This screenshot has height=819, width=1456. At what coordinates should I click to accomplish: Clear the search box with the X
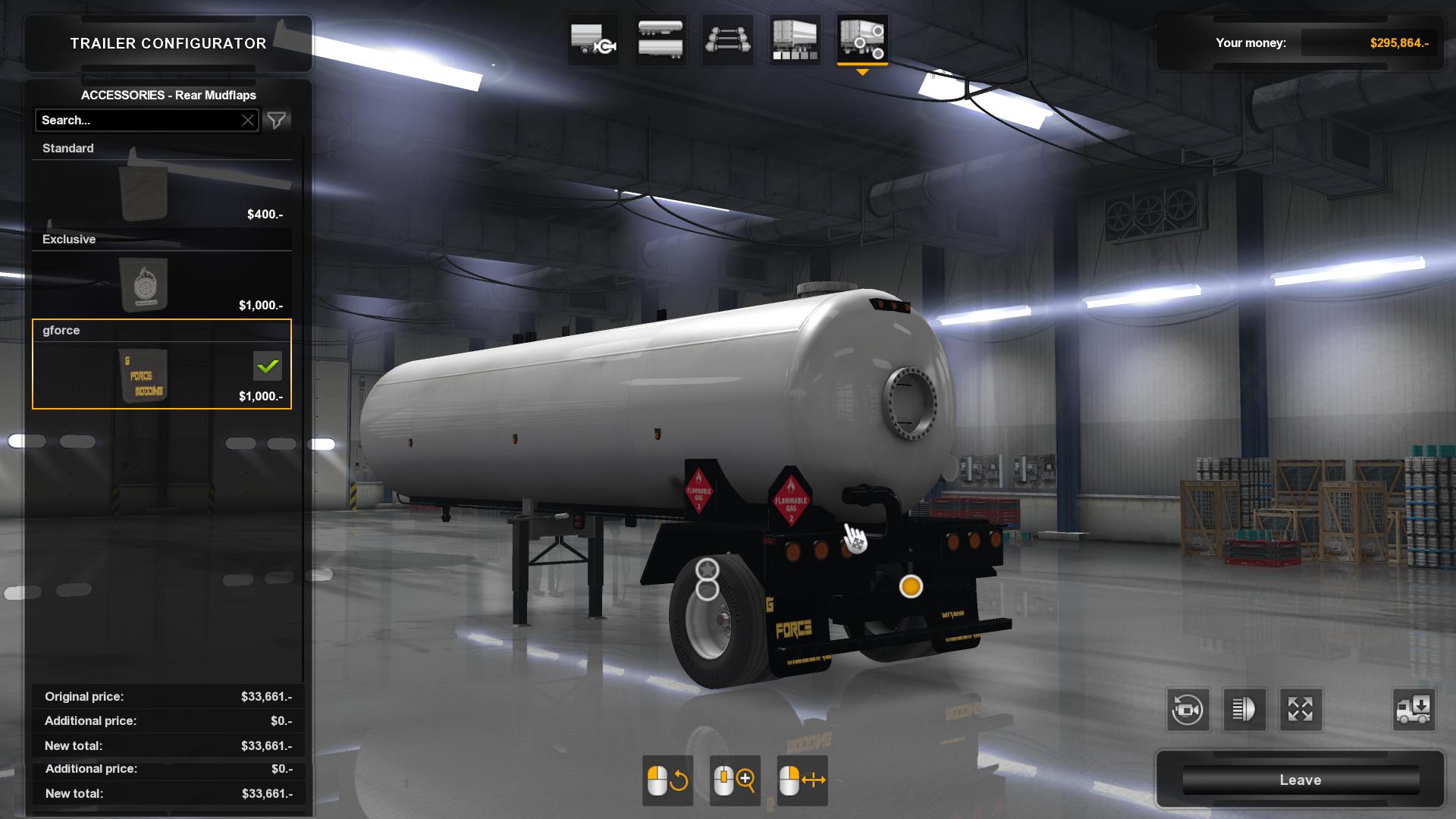[248, 121]
